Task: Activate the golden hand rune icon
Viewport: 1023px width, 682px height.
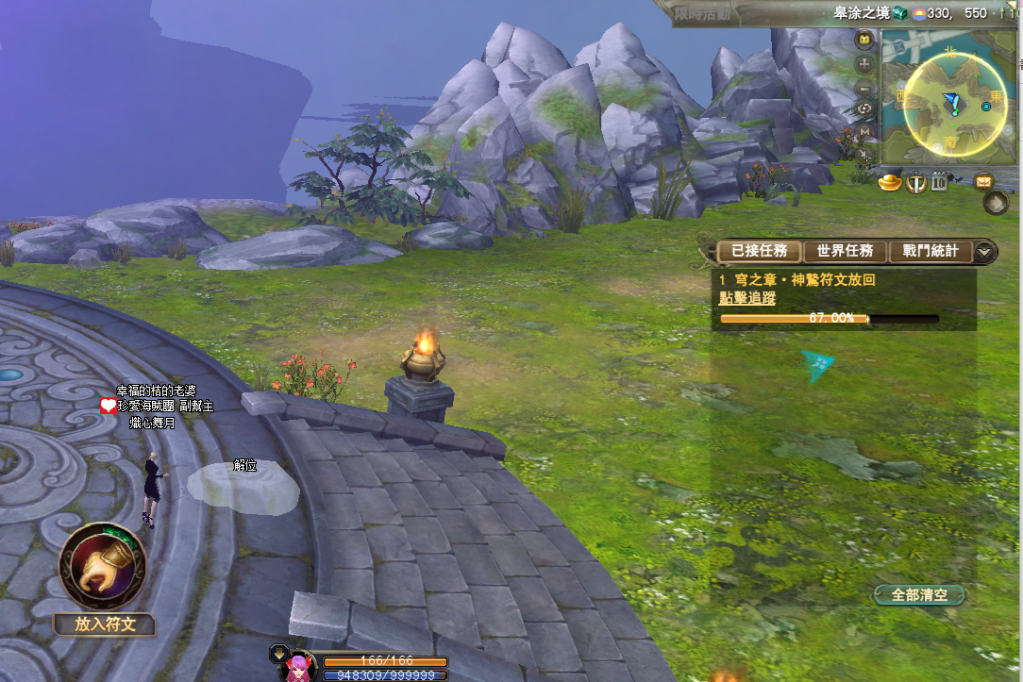Action: tap(102, 565)
